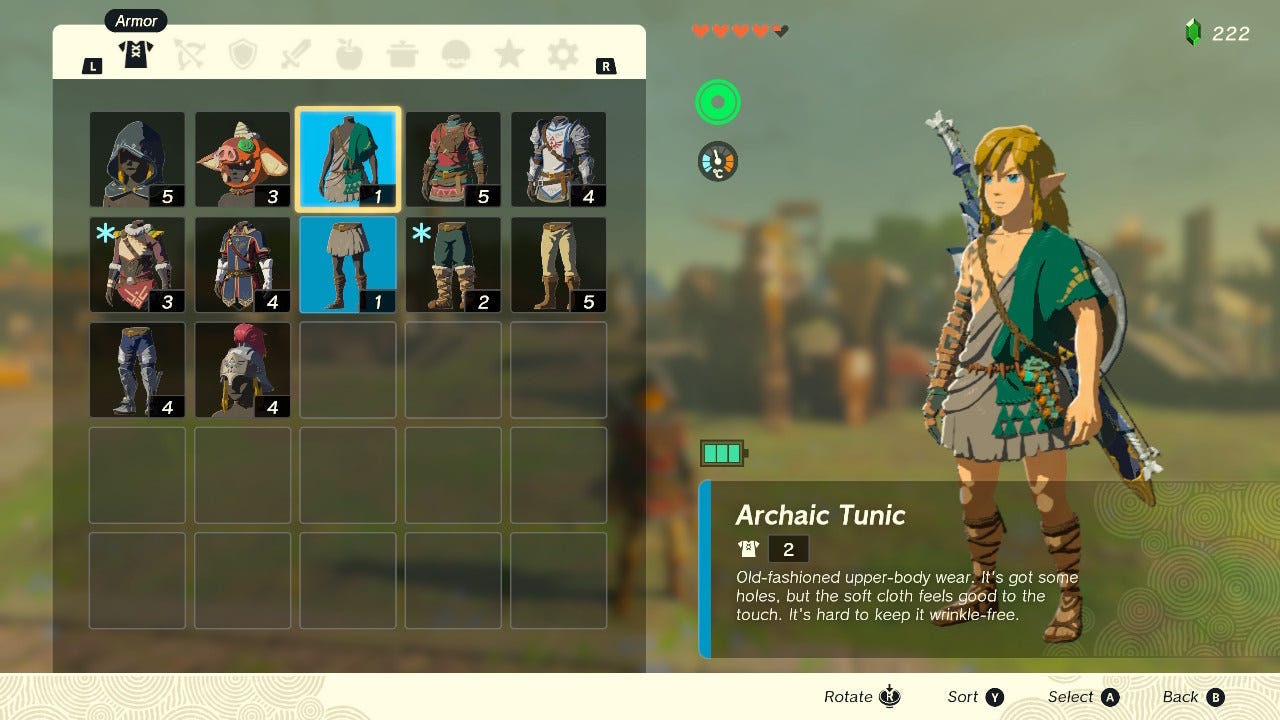Click the green battery energy meter
The width and height of the screenshot is (1280, 720).
click(x=722, y=452)
